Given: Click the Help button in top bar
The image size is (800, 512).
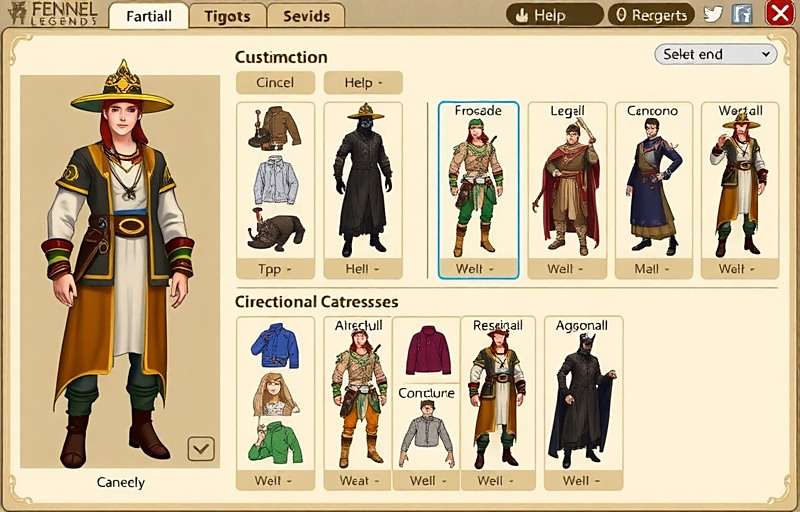Looking at the screenshot, I should [554, 15].
